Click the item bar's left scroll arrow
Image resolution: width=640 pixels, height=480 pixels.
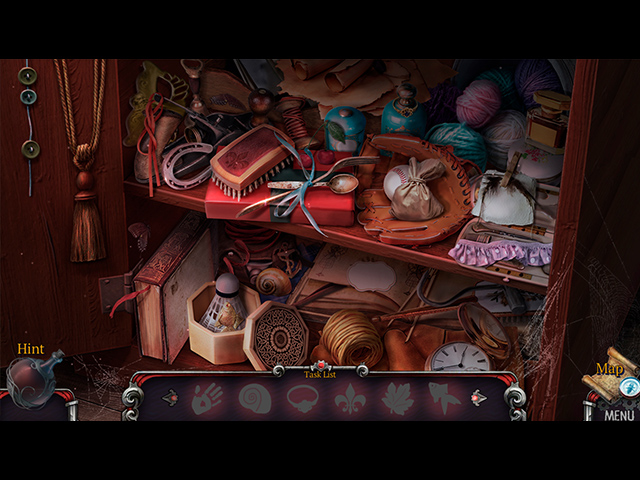click(x=169, y=397)
